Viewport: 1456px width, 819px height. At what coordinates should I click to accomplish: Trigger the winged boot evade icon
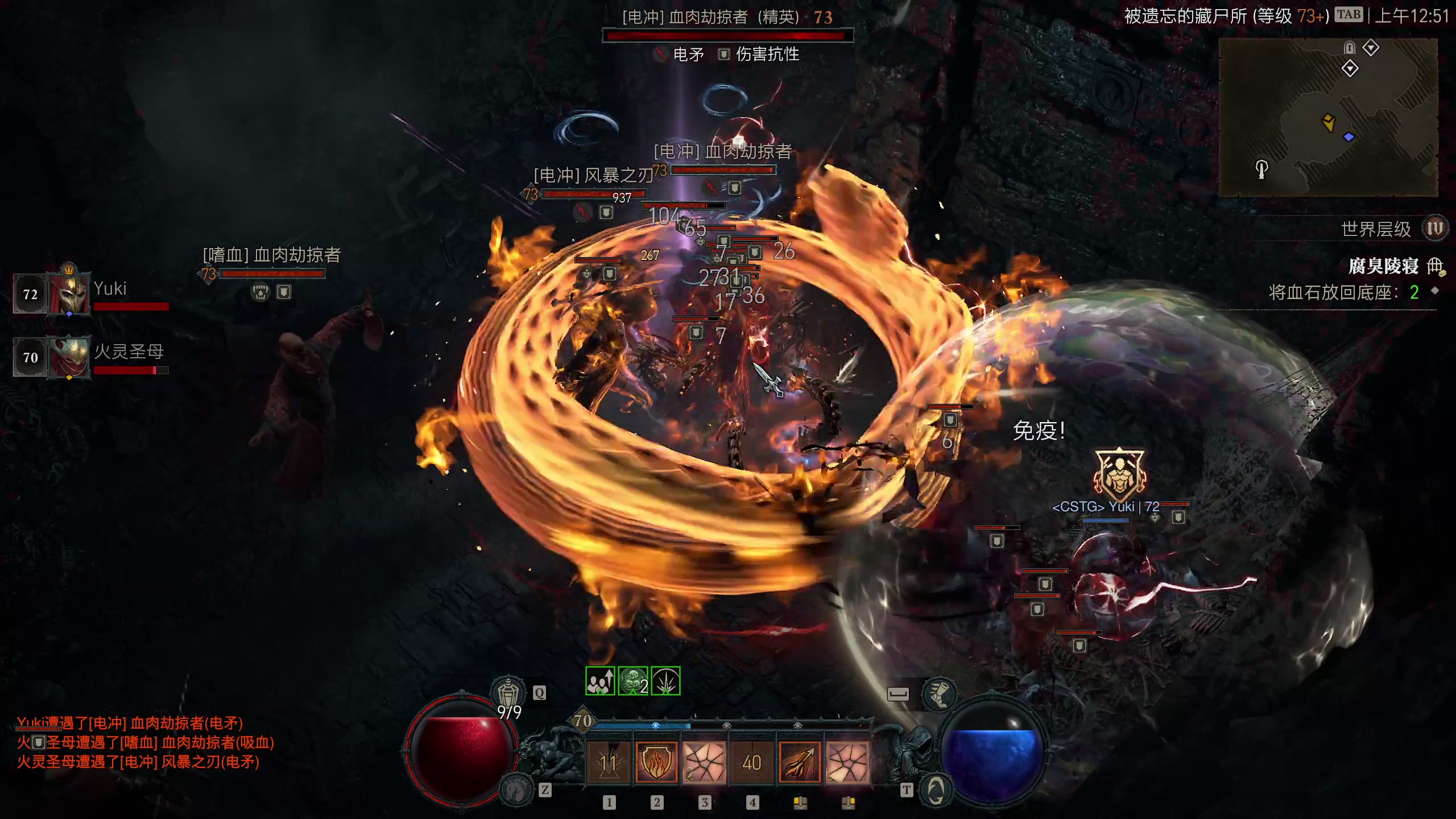[939, 694]
